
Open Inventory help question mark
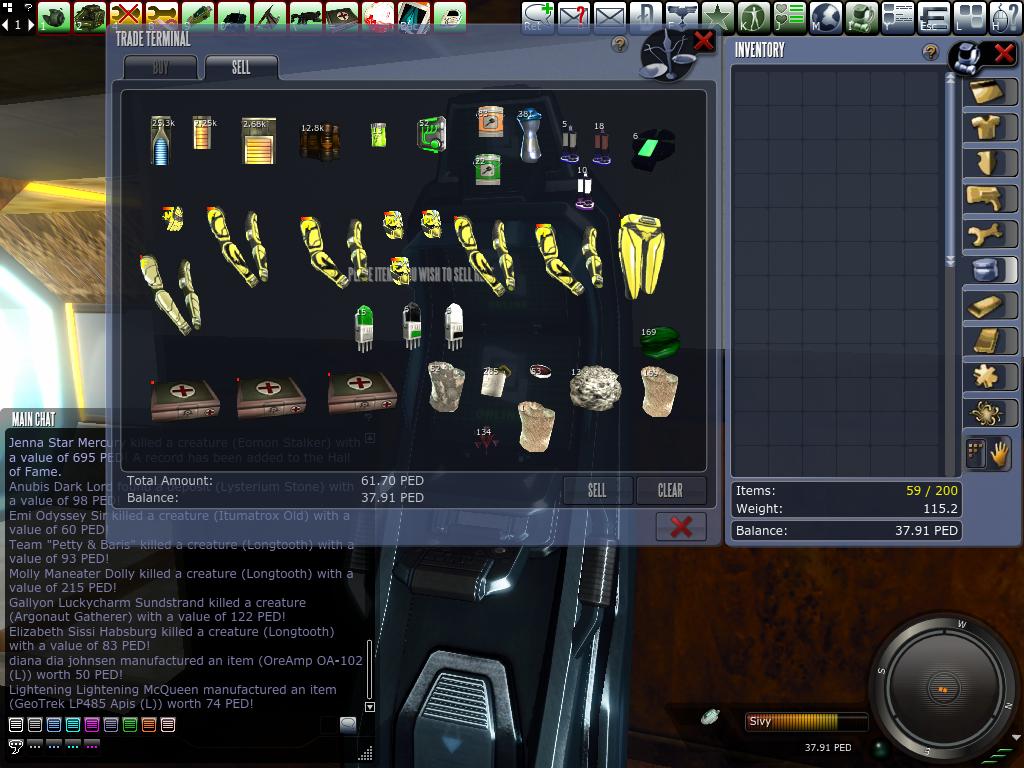tap(931, 52)
